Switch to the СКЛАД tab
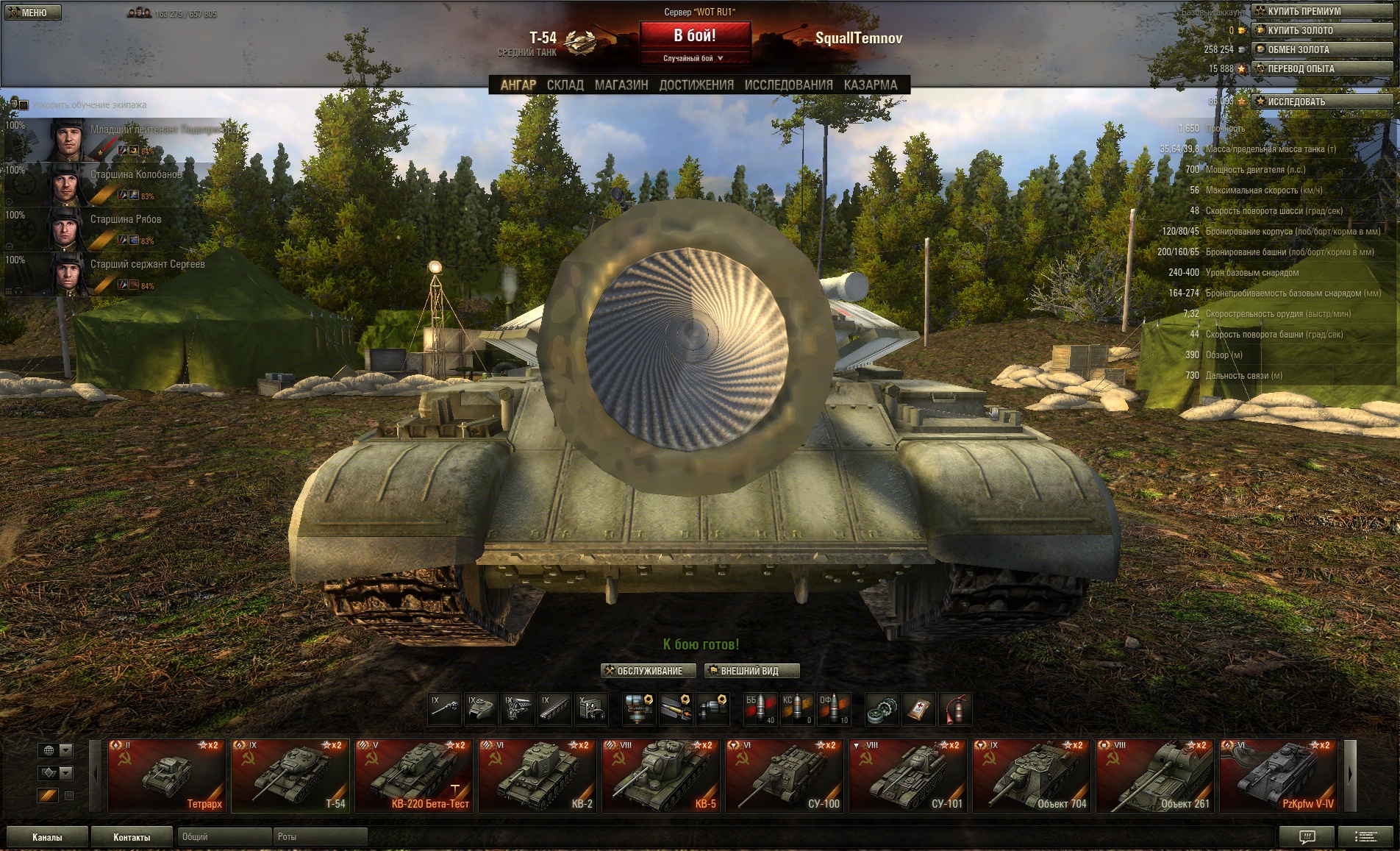Screen dimensions: 1400x851 pyautogui.click(x=565, y=85)
